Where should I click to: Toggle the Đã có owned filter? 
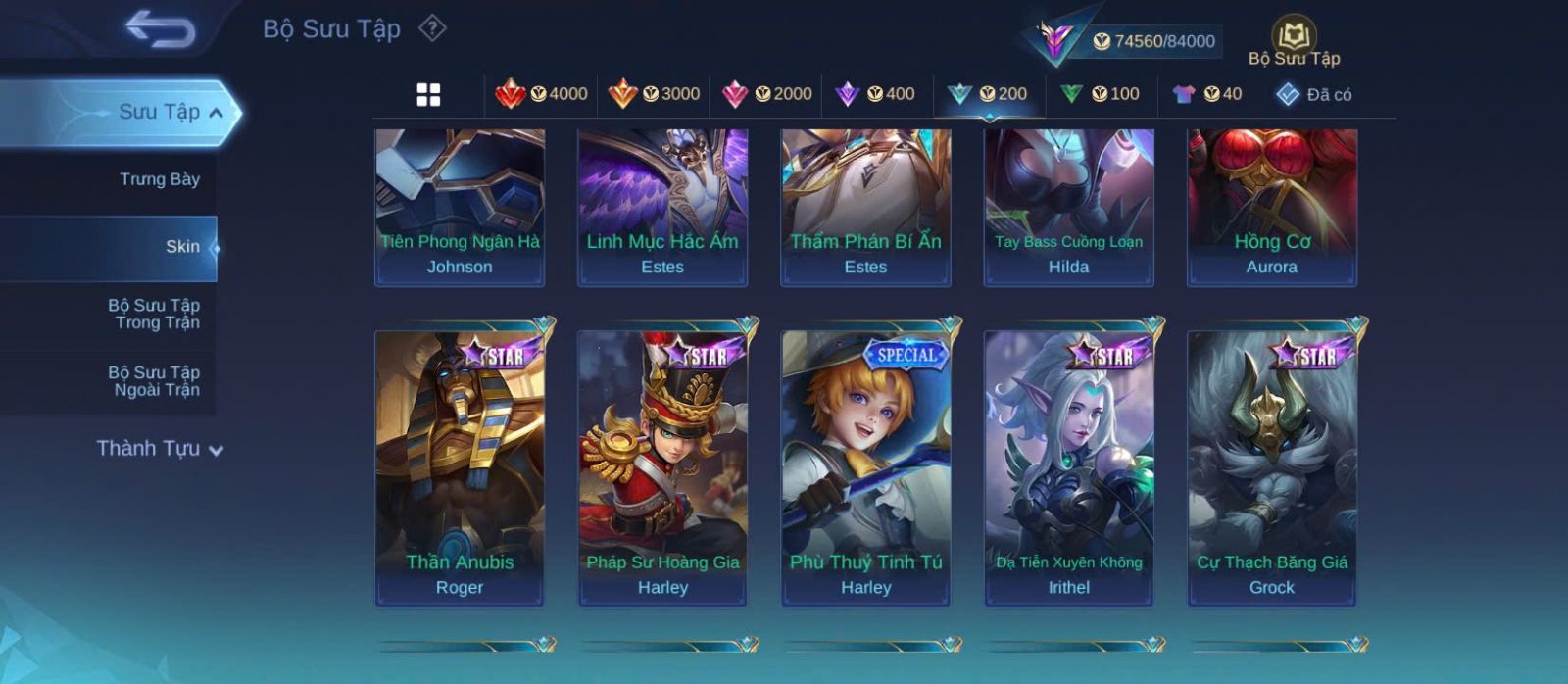[1313, 94]
